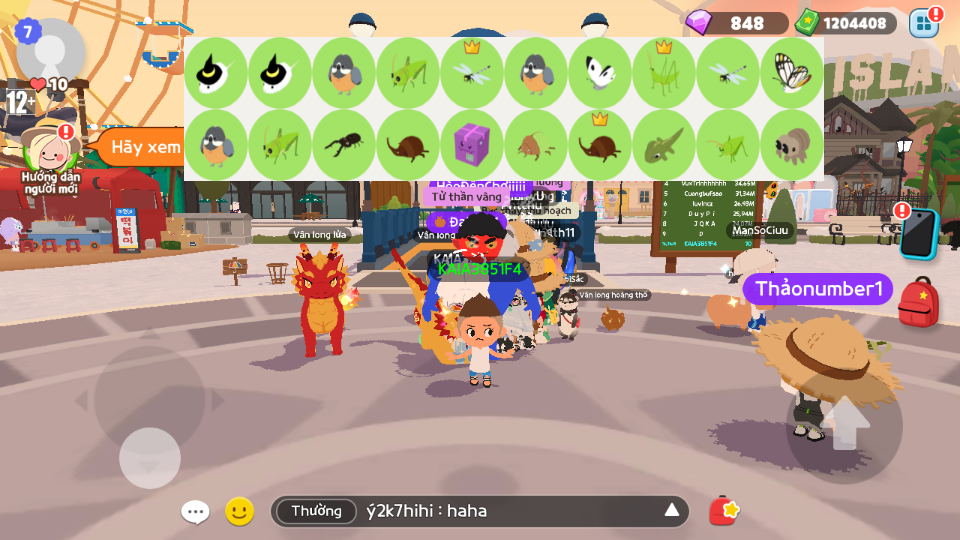Open the top-right grid menu

point(924,23)
